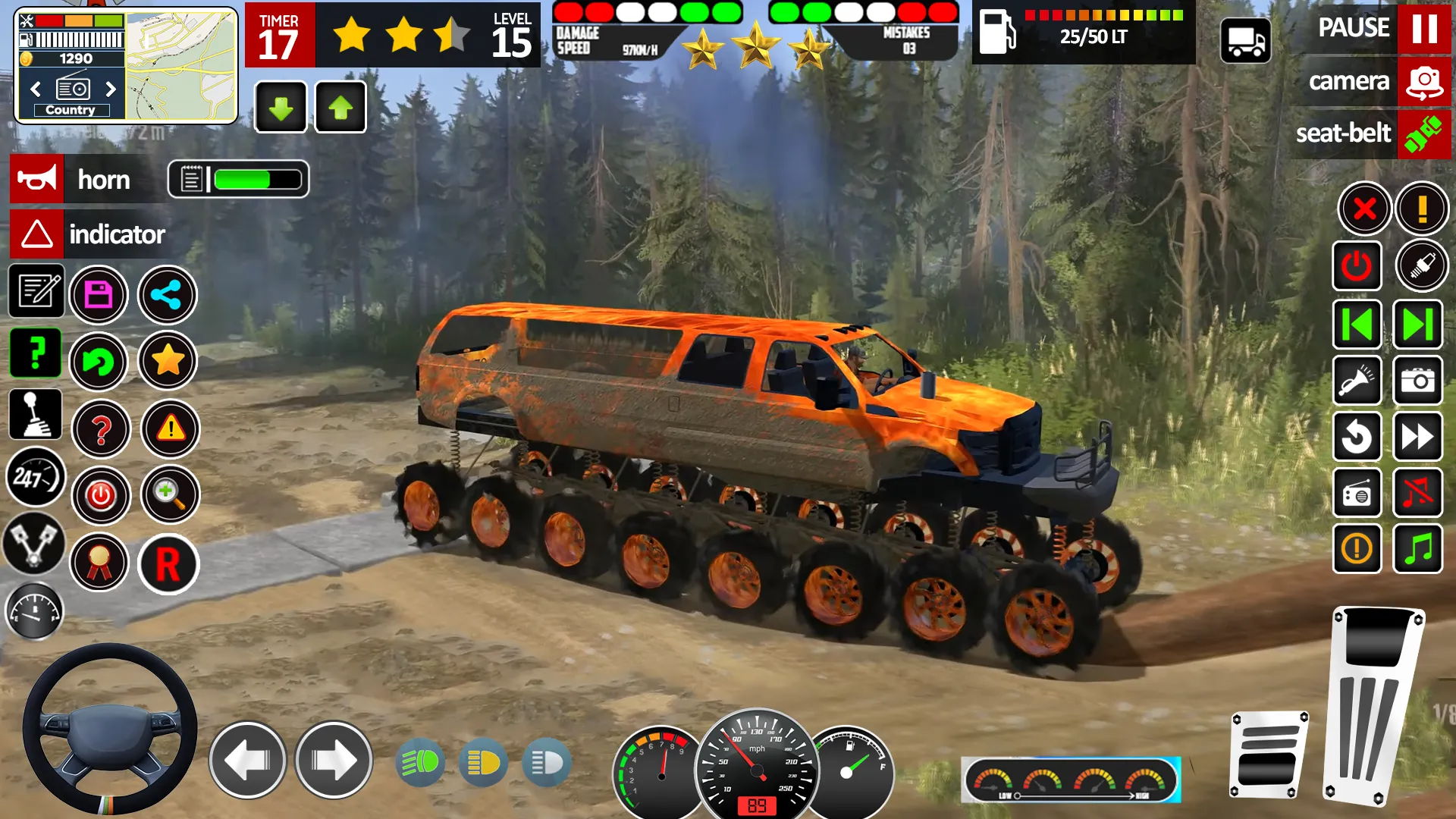Take a screenshot with the camera icon
This screenshot has height=819, width=1456.
coord(1417,381)
